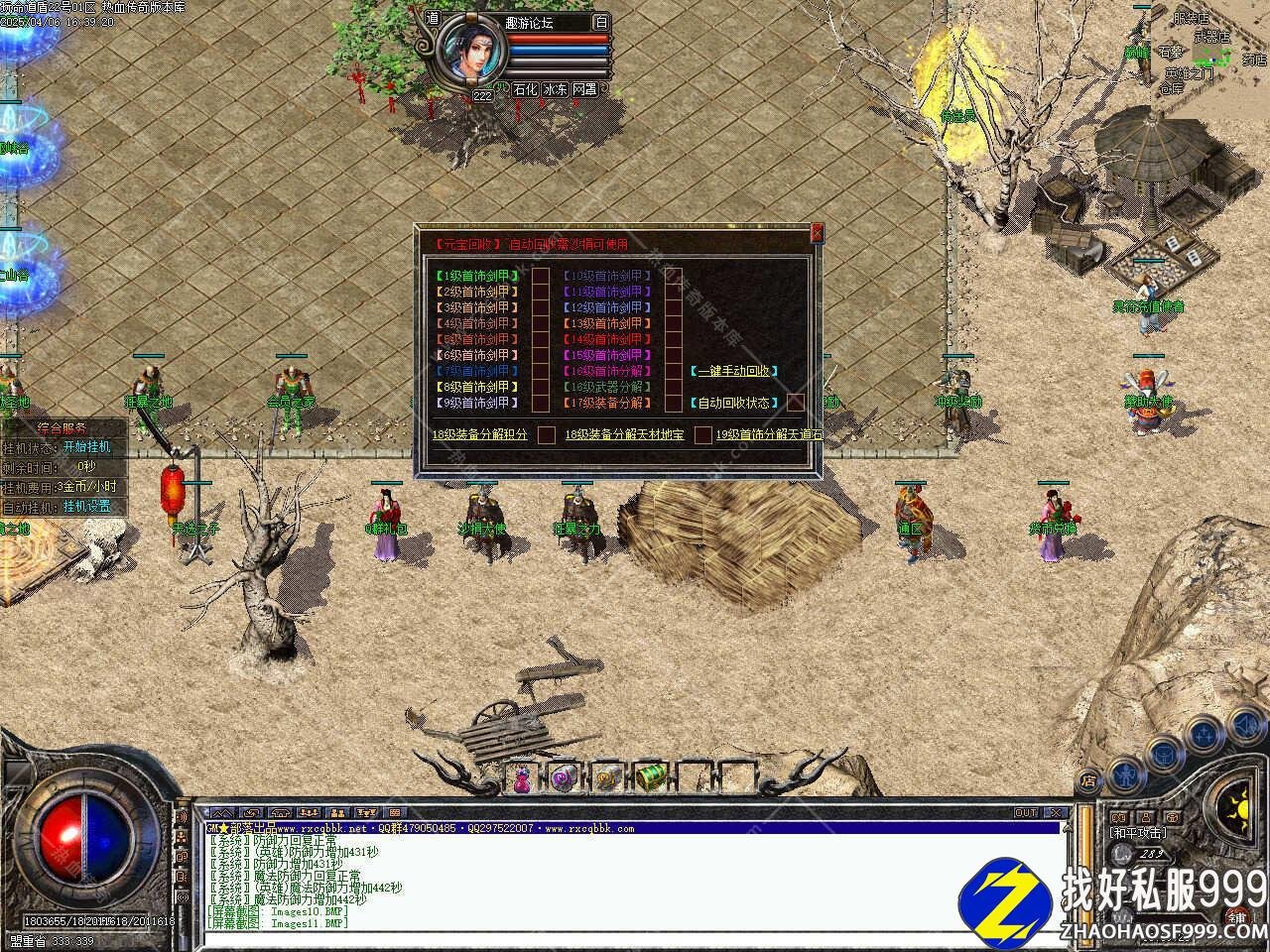Toggle the 冰冻 status button

pyautogui.click(x=556, y=89)
